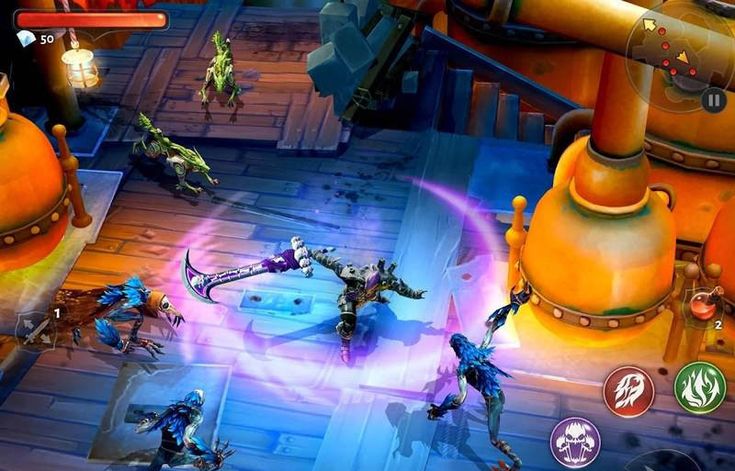The image size is (735, 471).
Task: Pause the game with the pause button
Action: (x=712, y=99)
